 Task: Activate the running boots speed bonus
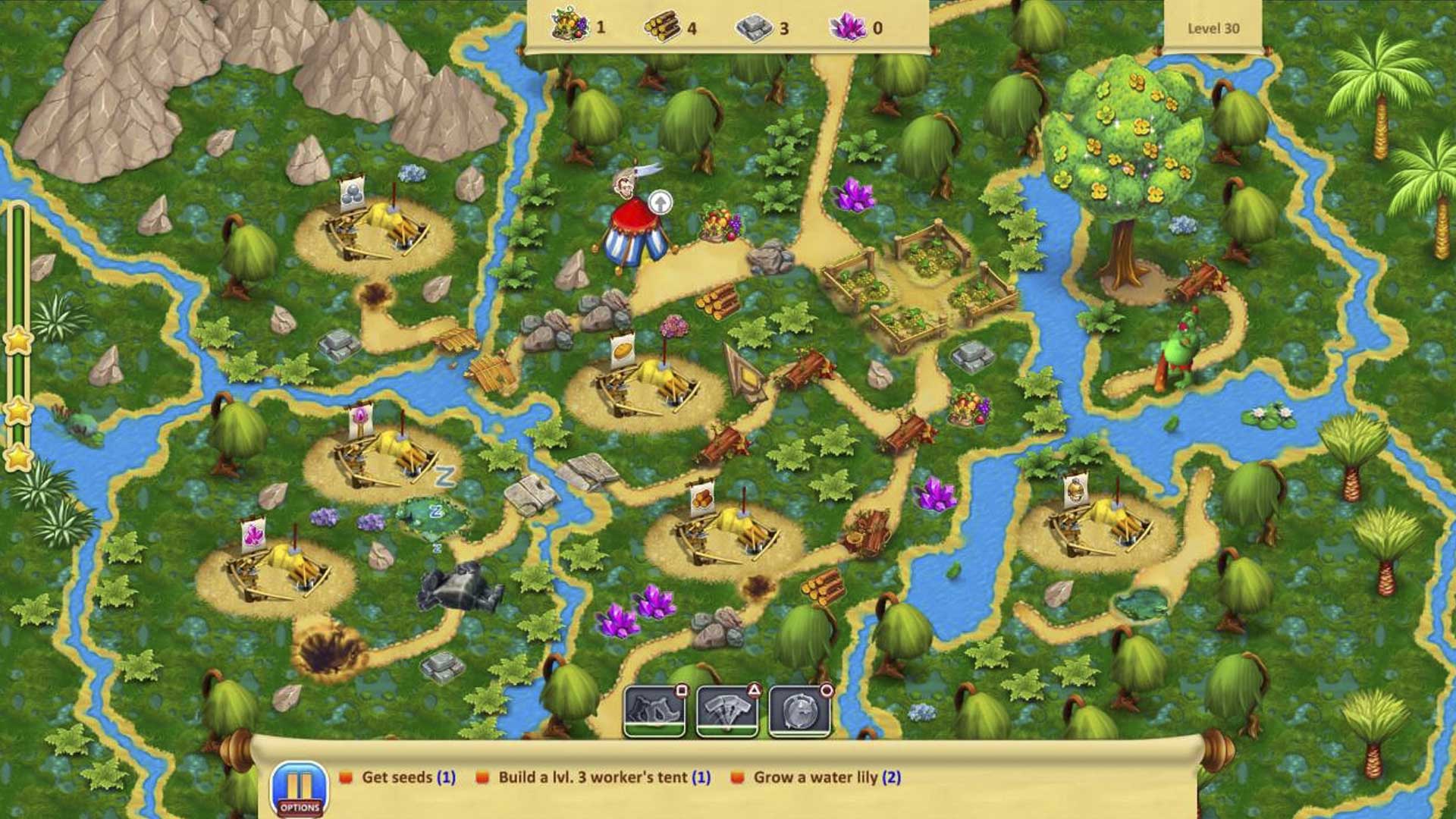point(657,711)
